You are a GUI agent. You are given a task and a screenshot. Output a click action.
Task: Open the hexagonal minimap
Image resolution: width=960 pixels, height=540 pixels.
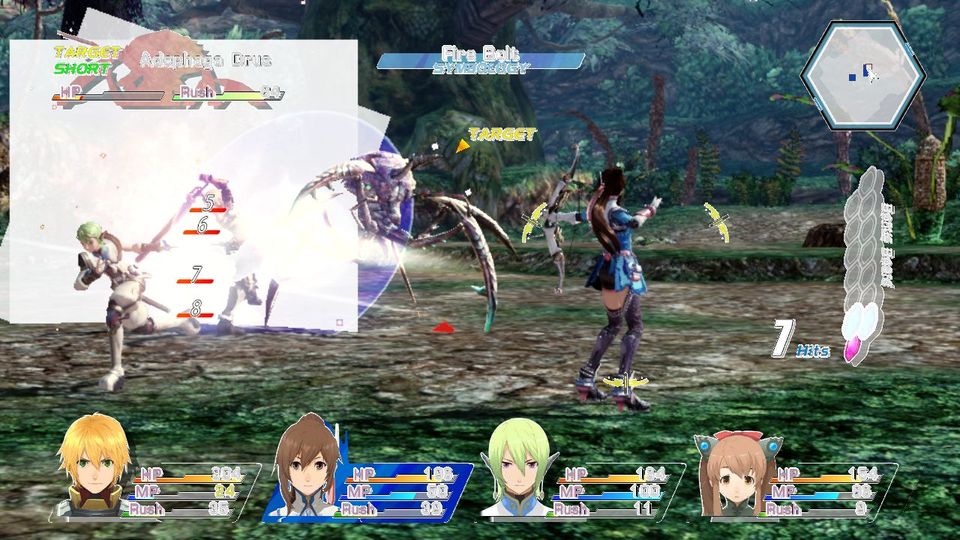click(x=862, y=74)
